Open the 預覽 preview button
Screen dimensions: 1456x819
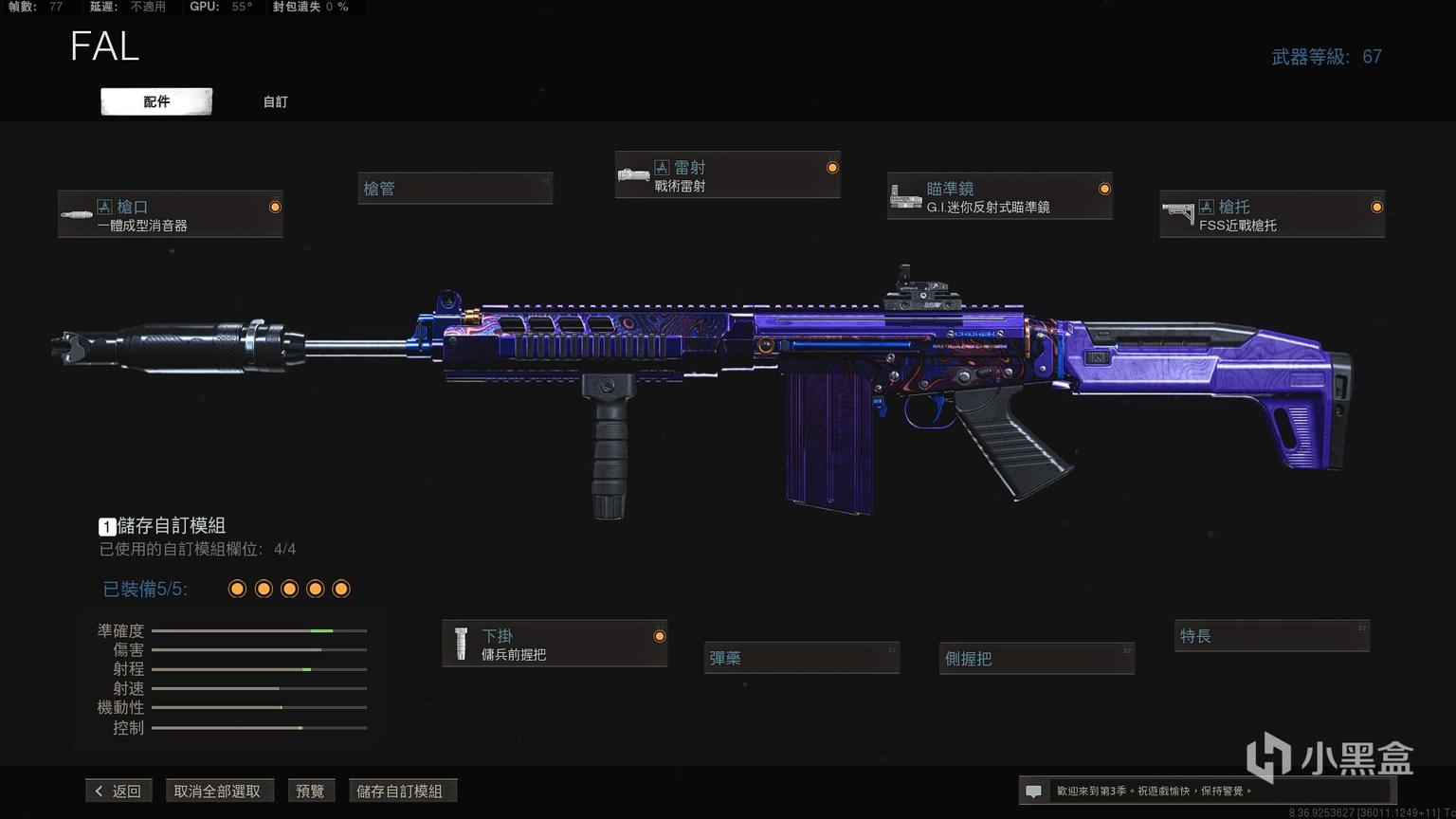tap(310, 791)
